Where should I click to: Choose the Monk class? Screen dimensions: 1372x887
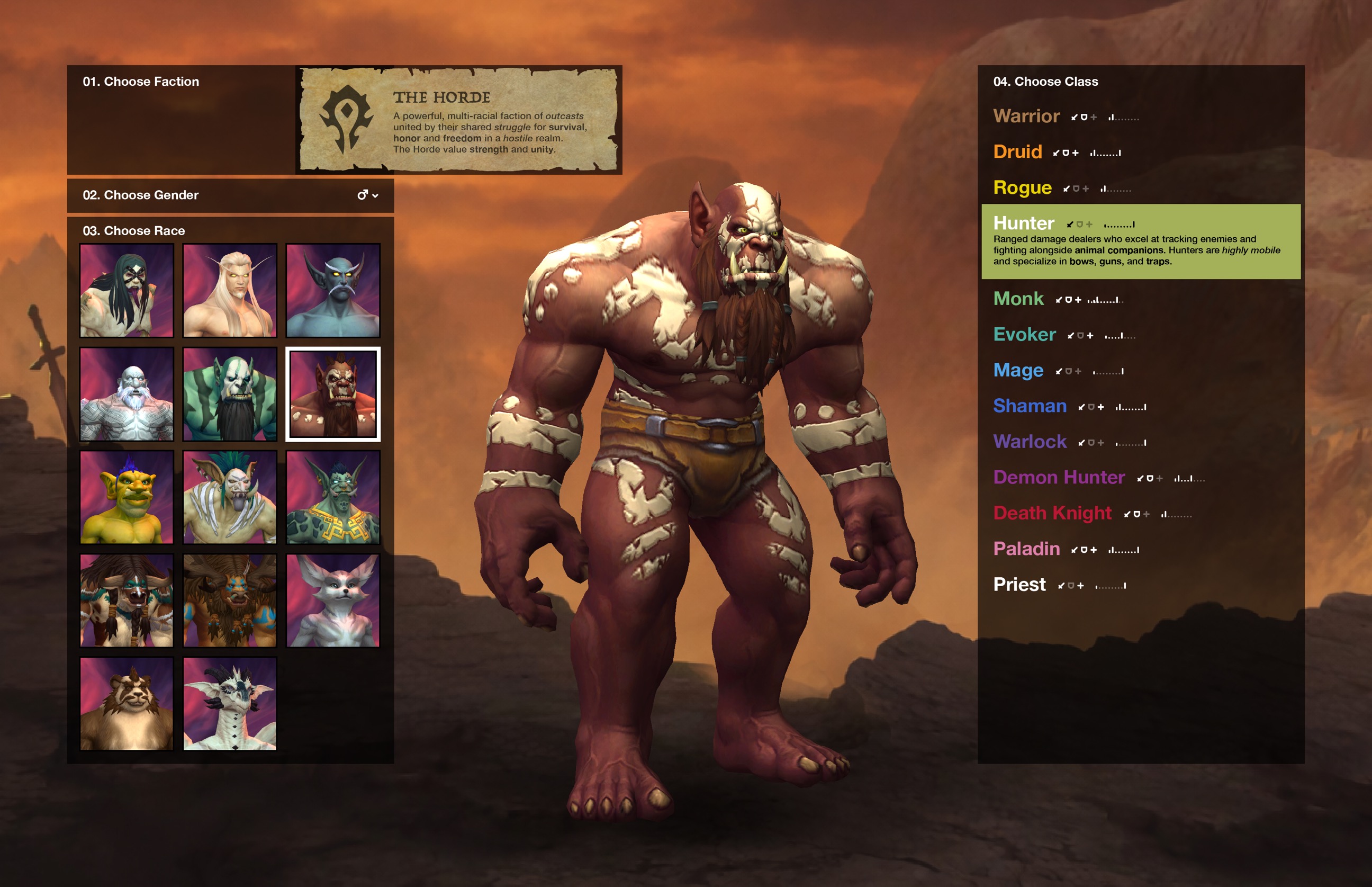pos(1018,299)
